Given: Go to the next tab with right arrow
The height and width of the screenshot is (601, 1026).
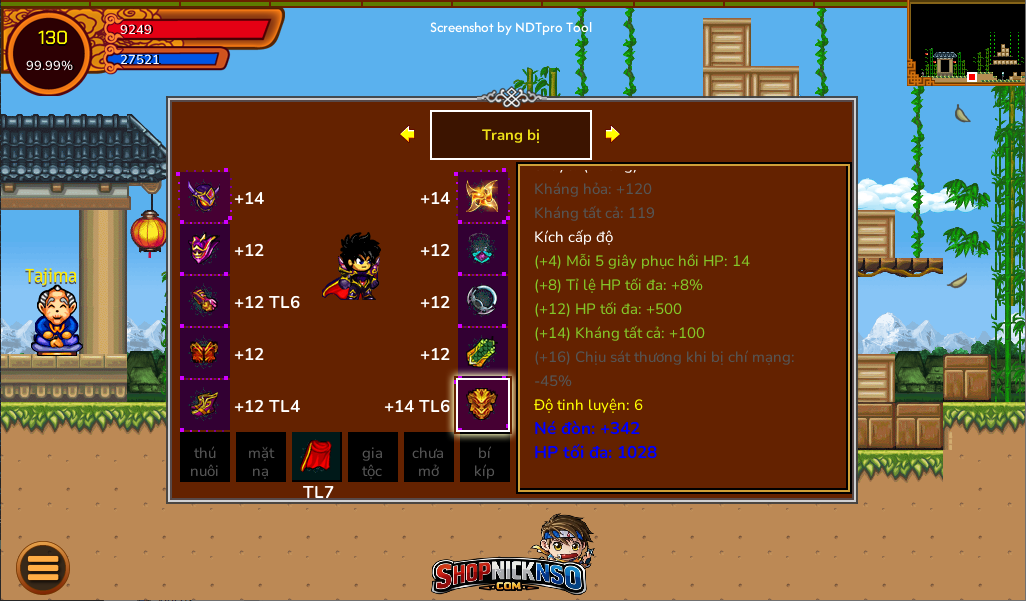Looking at the screenshot, I should click(613, 134).
